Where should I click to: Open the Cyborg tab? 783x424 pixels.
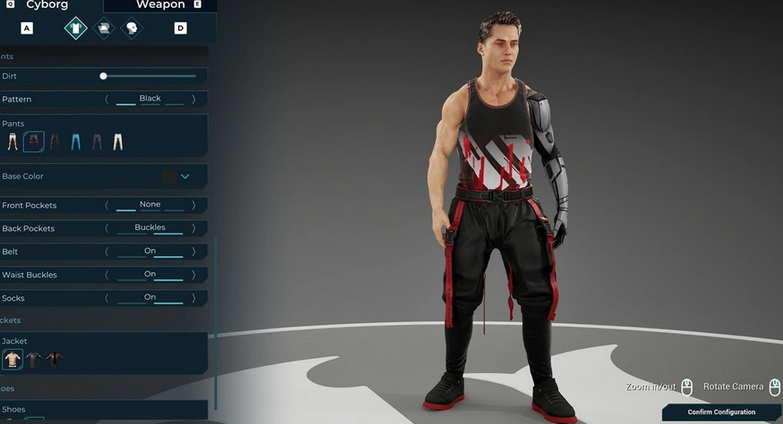47,5
